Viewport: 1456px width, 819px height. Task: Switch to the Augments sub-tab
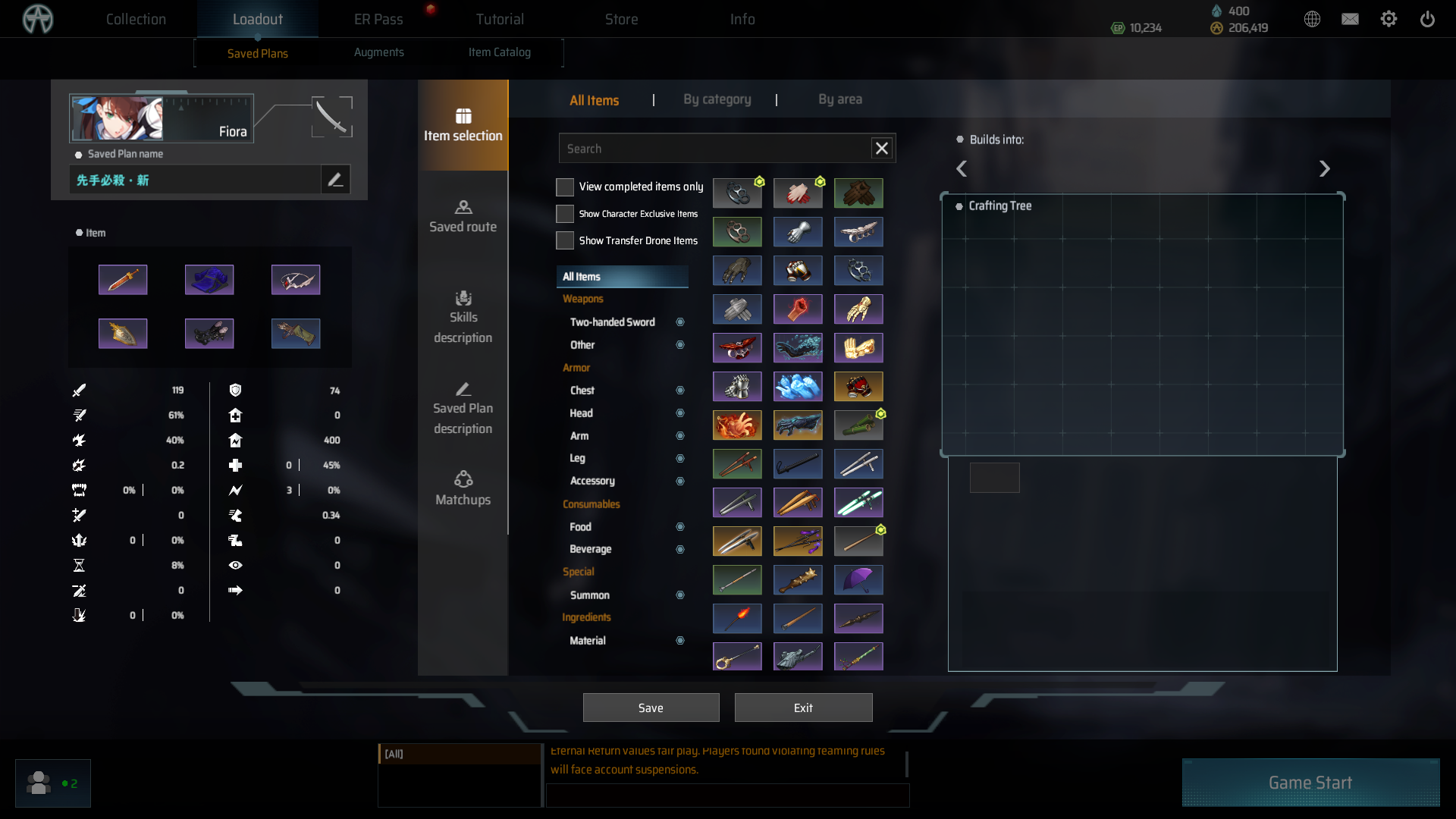point(379,52)
